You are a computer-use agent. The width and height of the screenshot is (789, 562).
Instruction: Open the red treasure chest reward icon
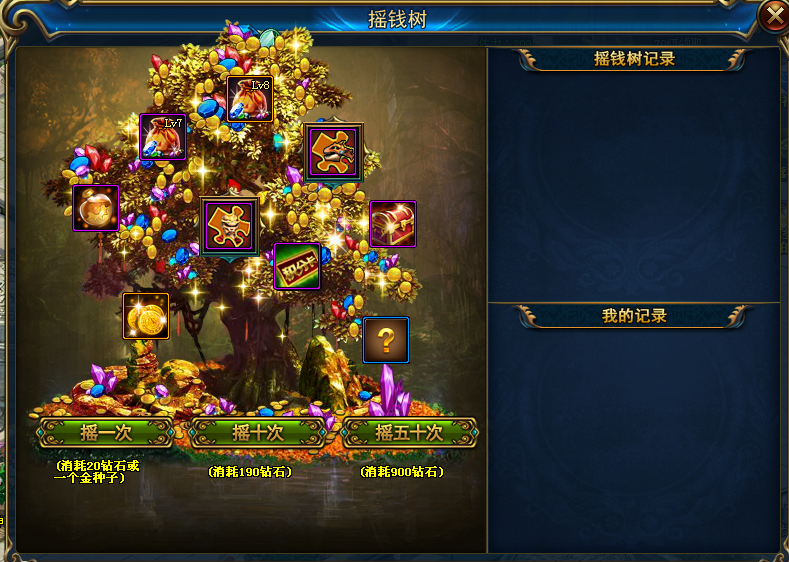coord(393,224)
